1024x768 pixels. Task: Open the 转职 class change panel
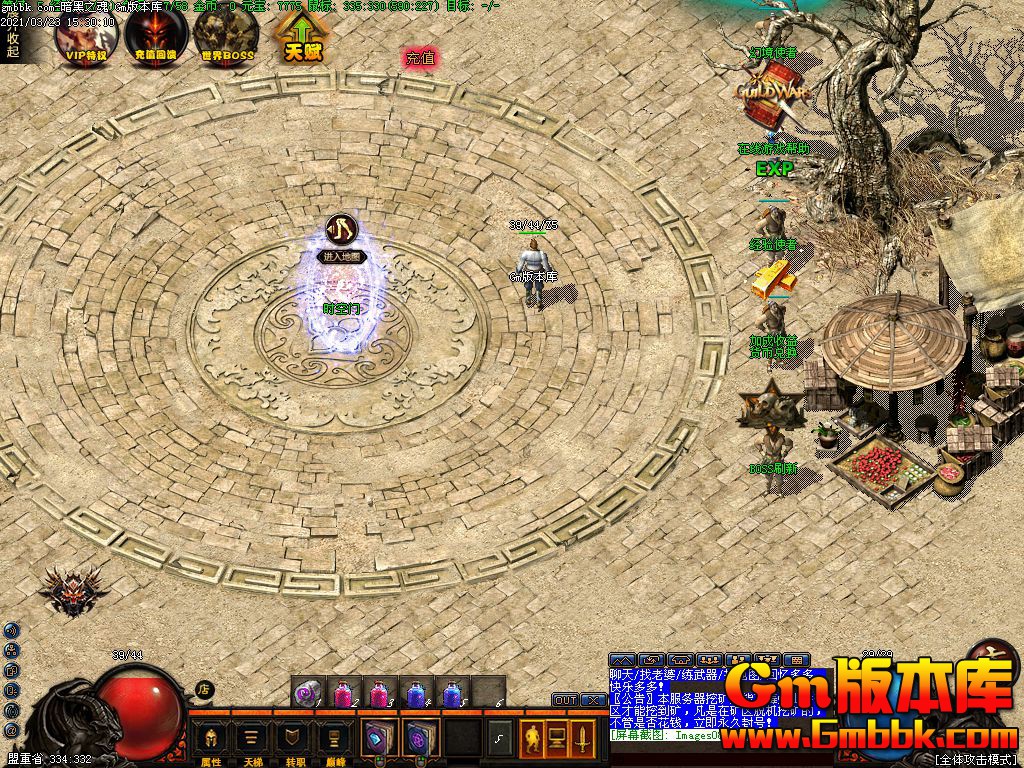coord(295,741)
